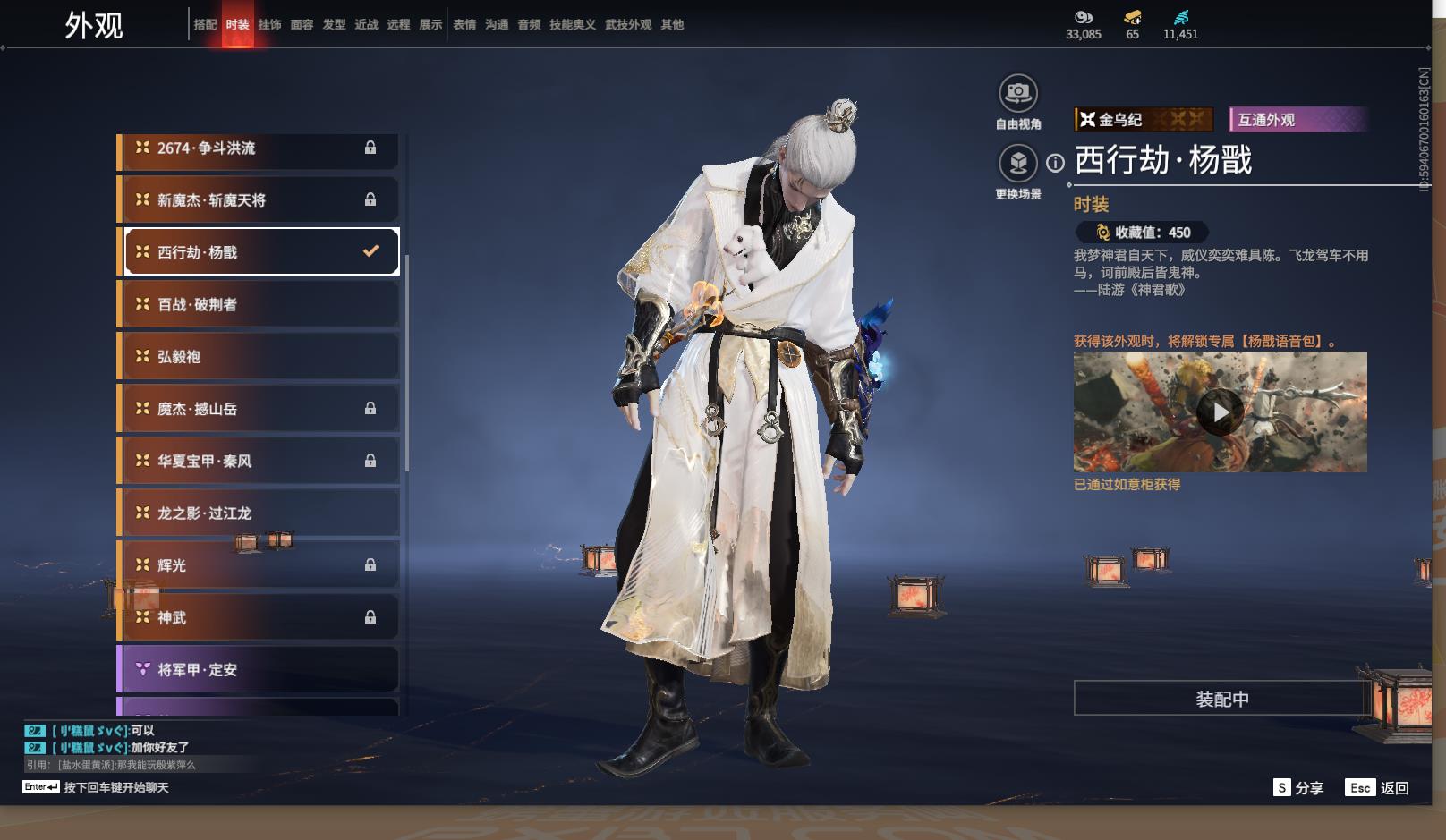1446x840 pixels.
Task: Select the 面容 face tab
Action: click(302, 25)
